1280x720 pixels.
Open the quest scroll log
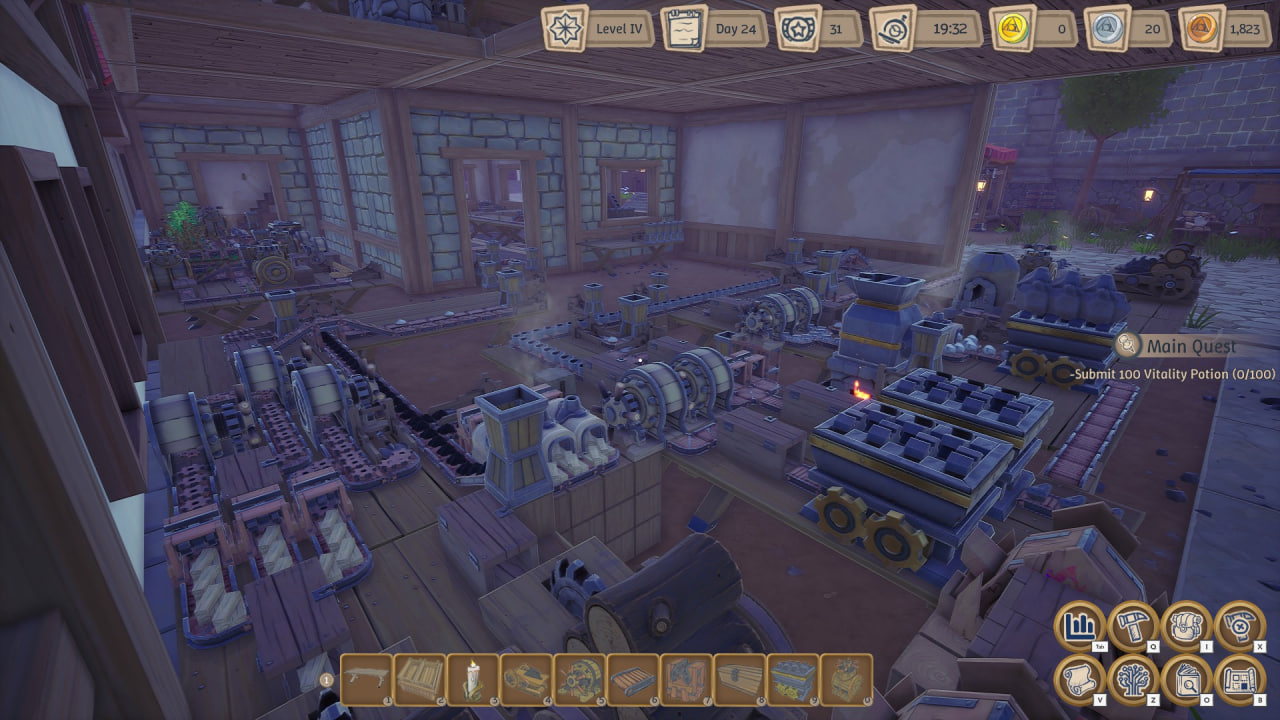coord(1080,680)
